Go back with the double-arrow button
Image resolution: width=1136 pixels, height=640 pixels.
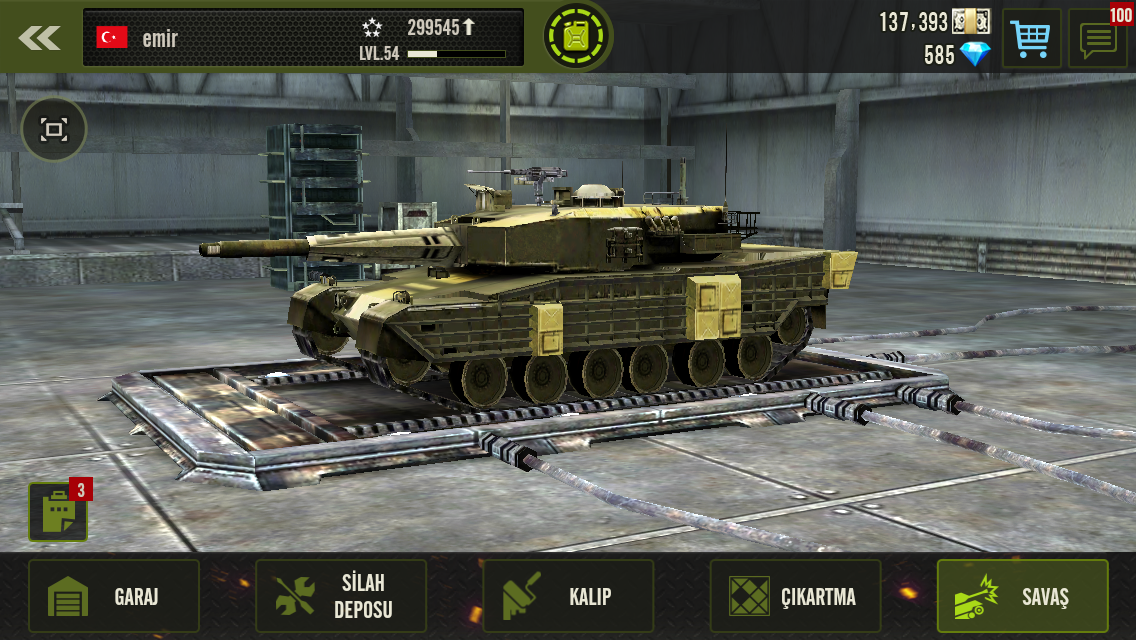pos(40,38)
